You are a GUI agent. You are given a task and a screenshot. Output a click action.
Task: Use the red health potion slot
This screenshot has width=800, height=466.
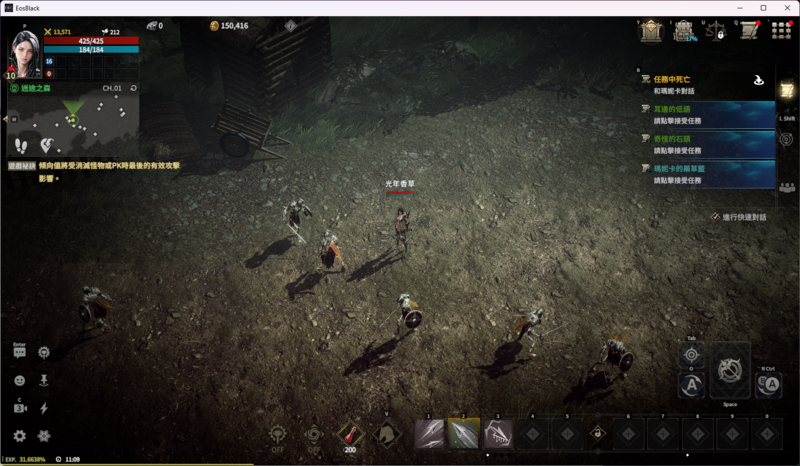coord(350,433)
